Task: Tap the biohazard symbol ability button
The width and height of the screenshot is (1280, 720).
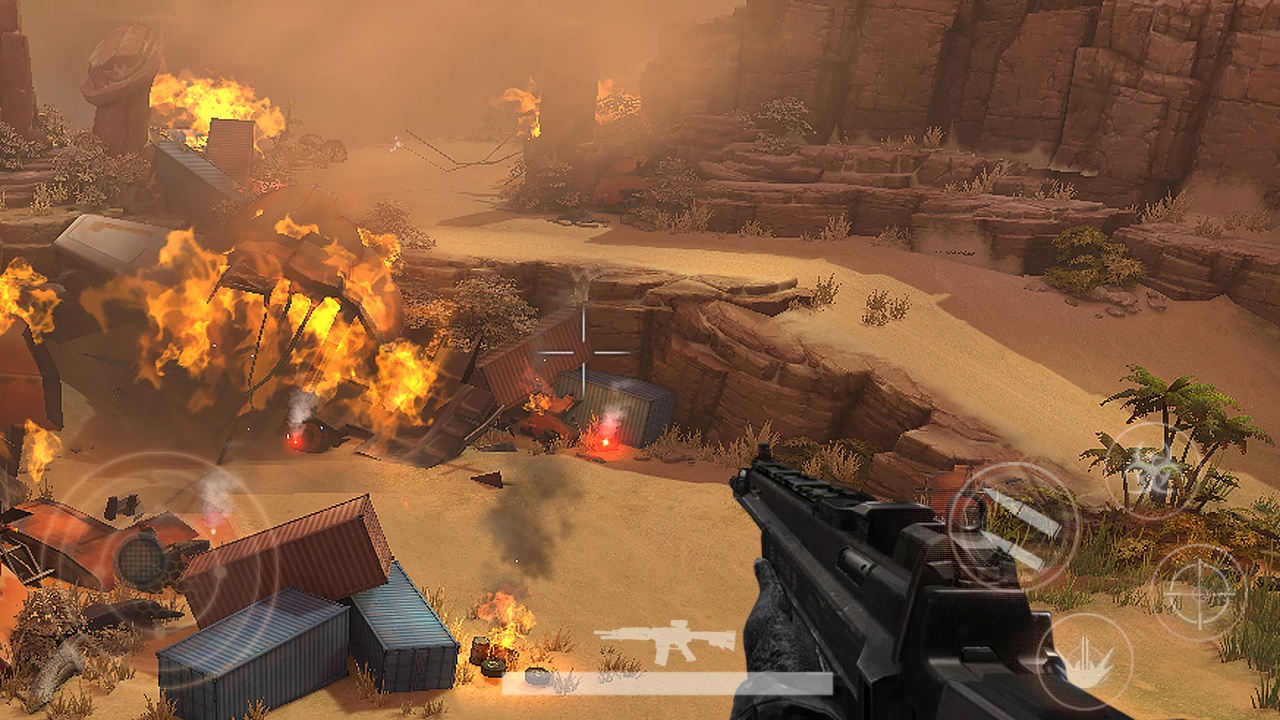Action: coord(1155,471)
